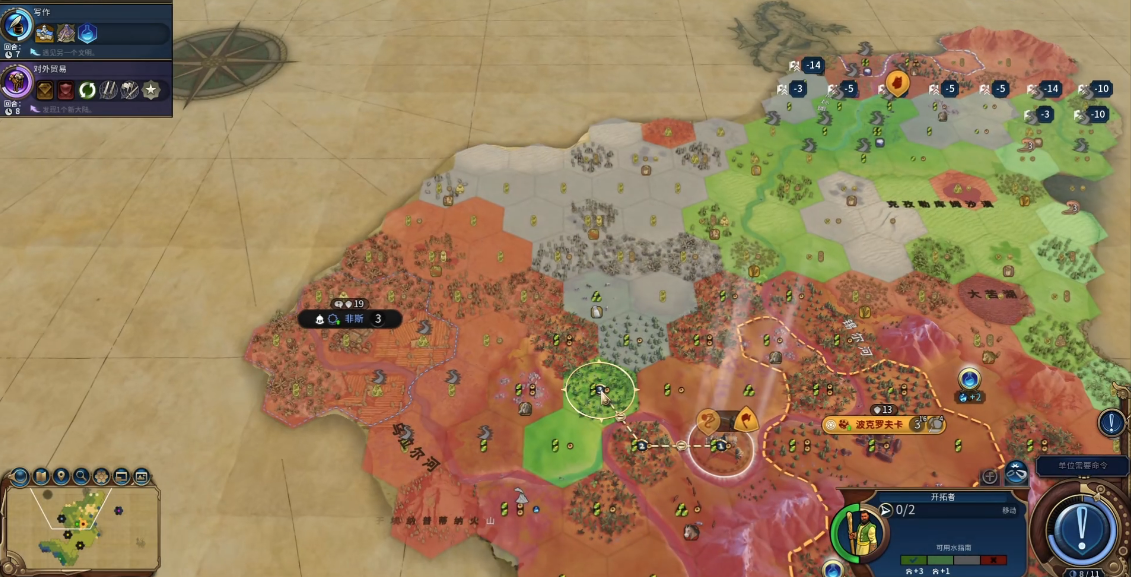Viewport: 1131px width, 577px height.
Task: Select the Fez city banner
Action: pyautogui.click(x=352, y=319)
